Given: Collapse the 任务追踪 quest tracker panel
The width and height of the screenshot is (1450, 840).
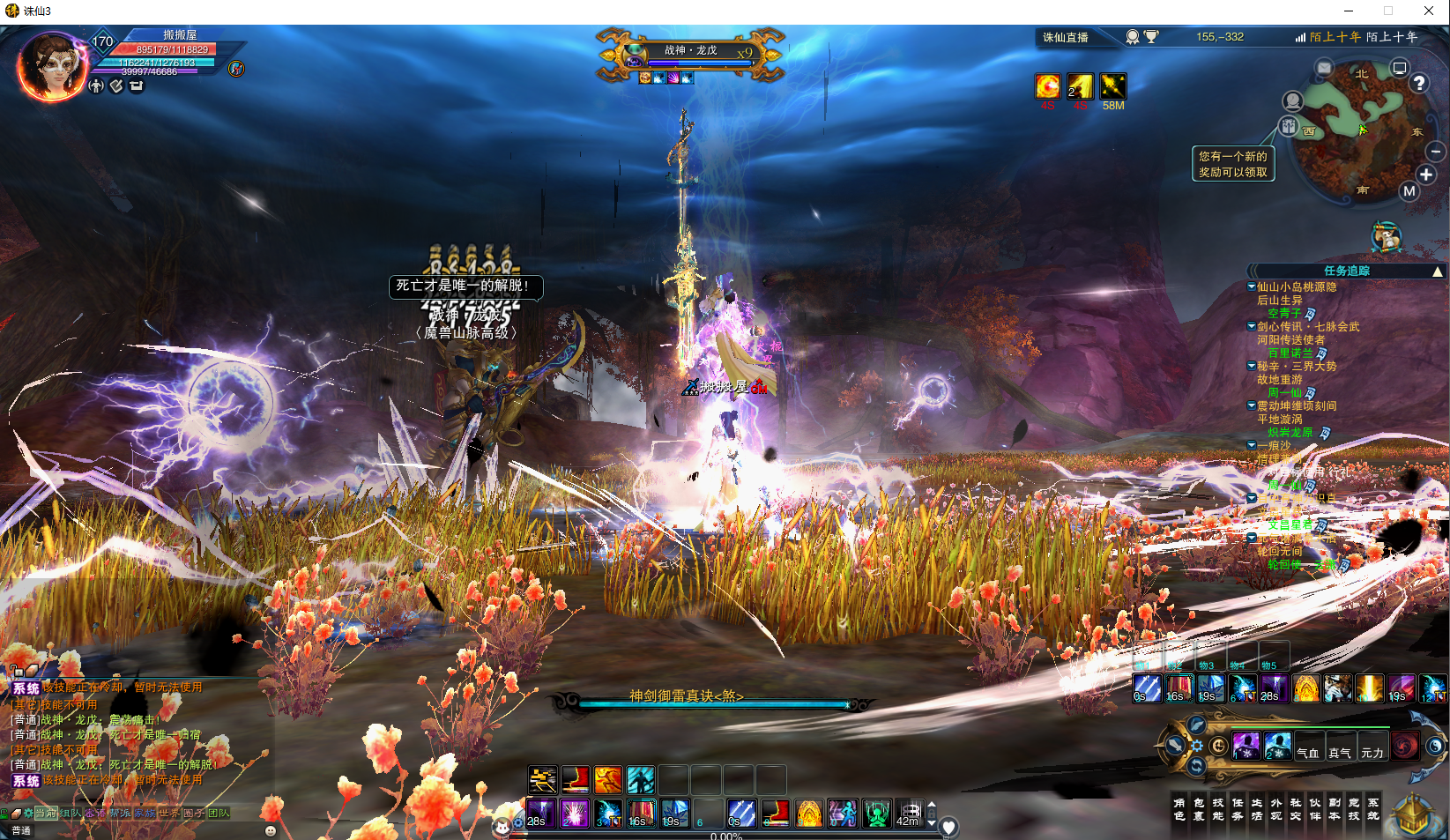Looking at the screenshot, I should point(1437,271).
